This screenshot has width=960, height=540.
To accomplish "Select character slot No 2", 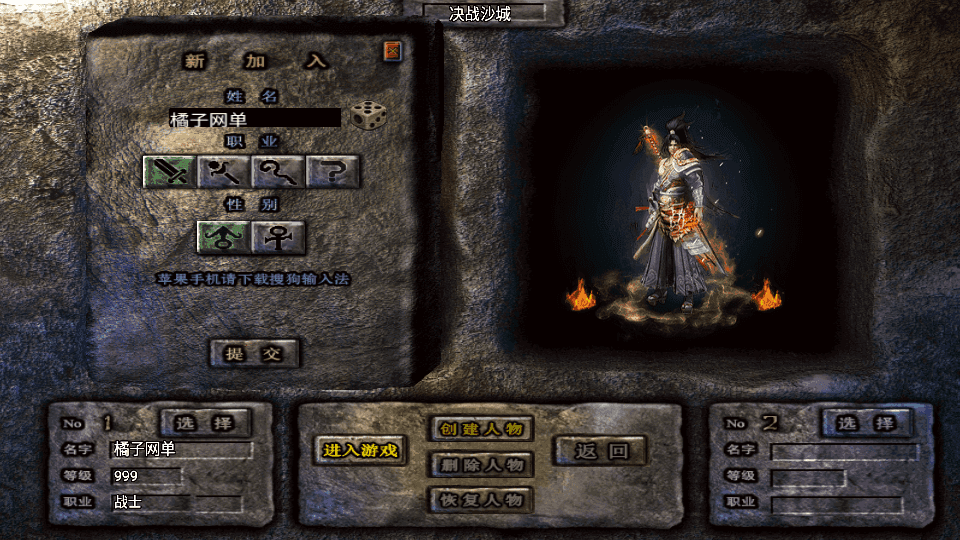I will pos(866,423).
